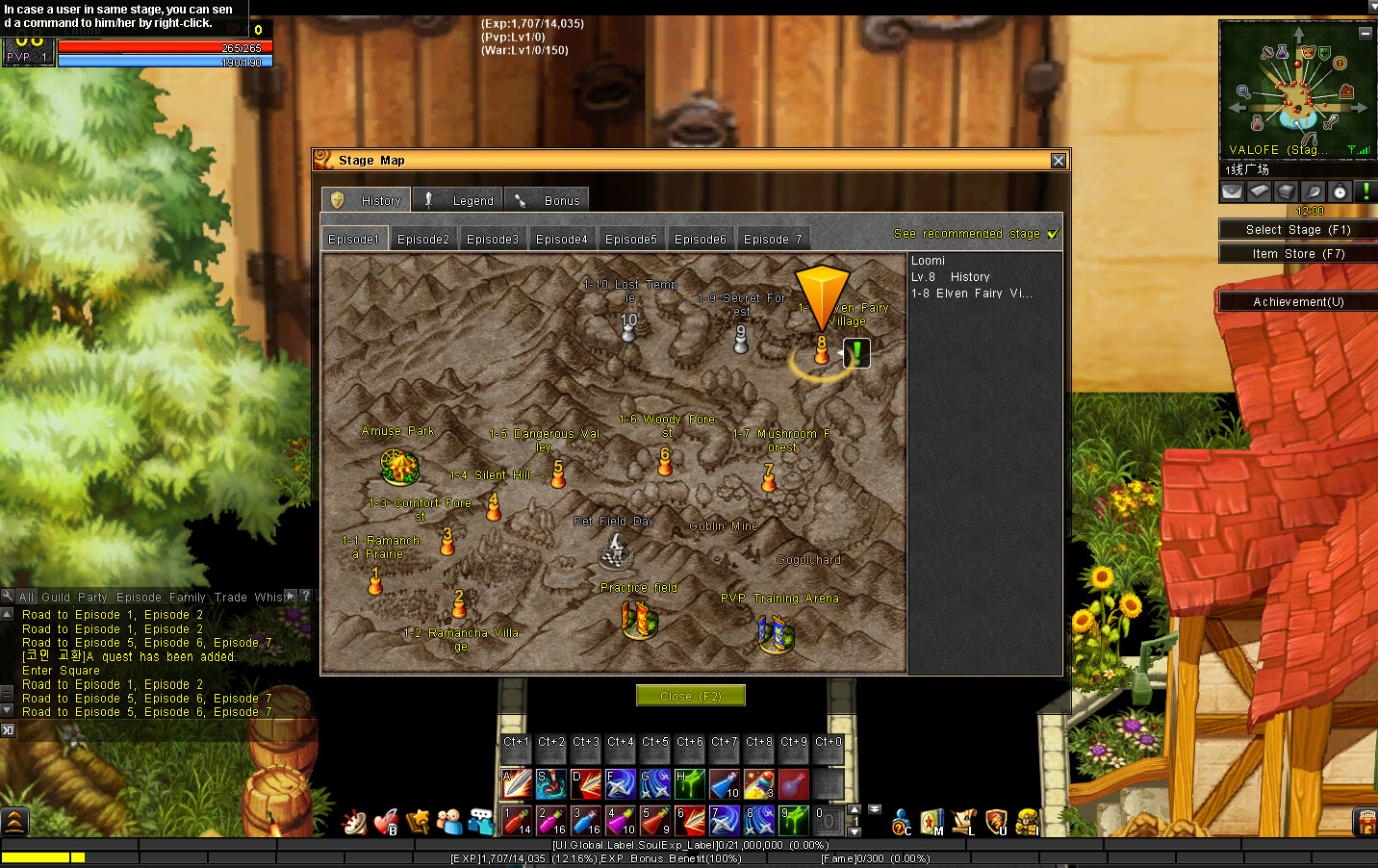
Task: Collapse the minimap with its minus button
Action: tap(1365, 33)
